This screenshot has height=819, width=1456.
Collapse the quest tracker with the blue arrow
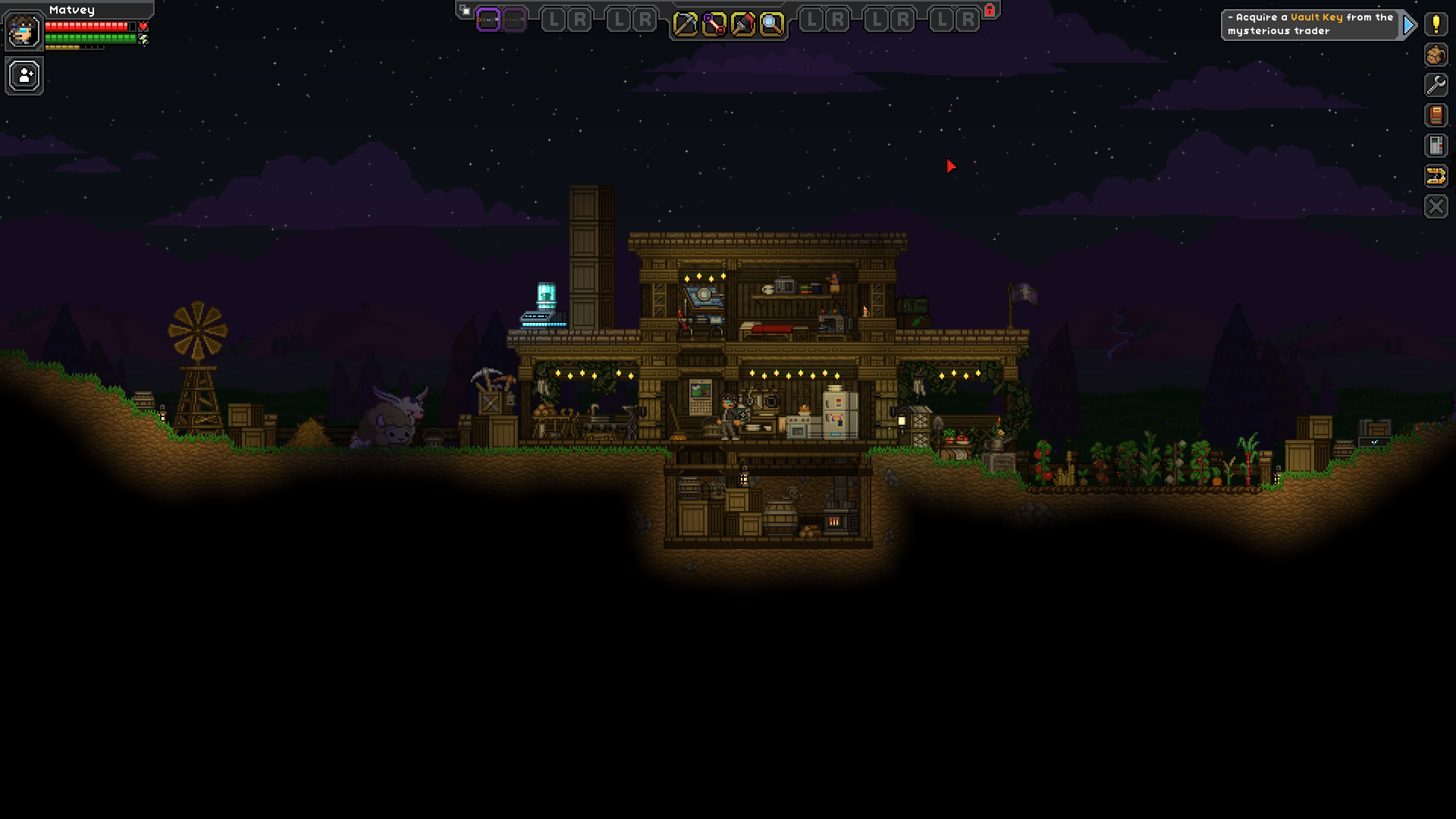[1409, 24]
